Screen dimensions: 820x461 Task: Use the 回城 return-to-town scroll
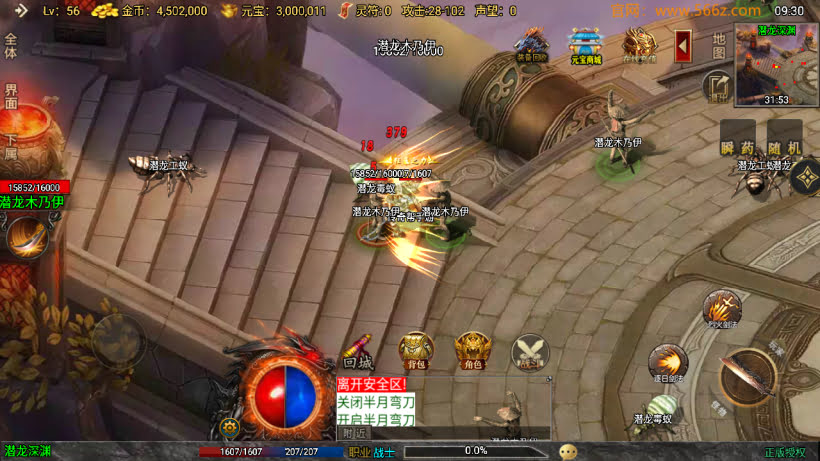358,352
